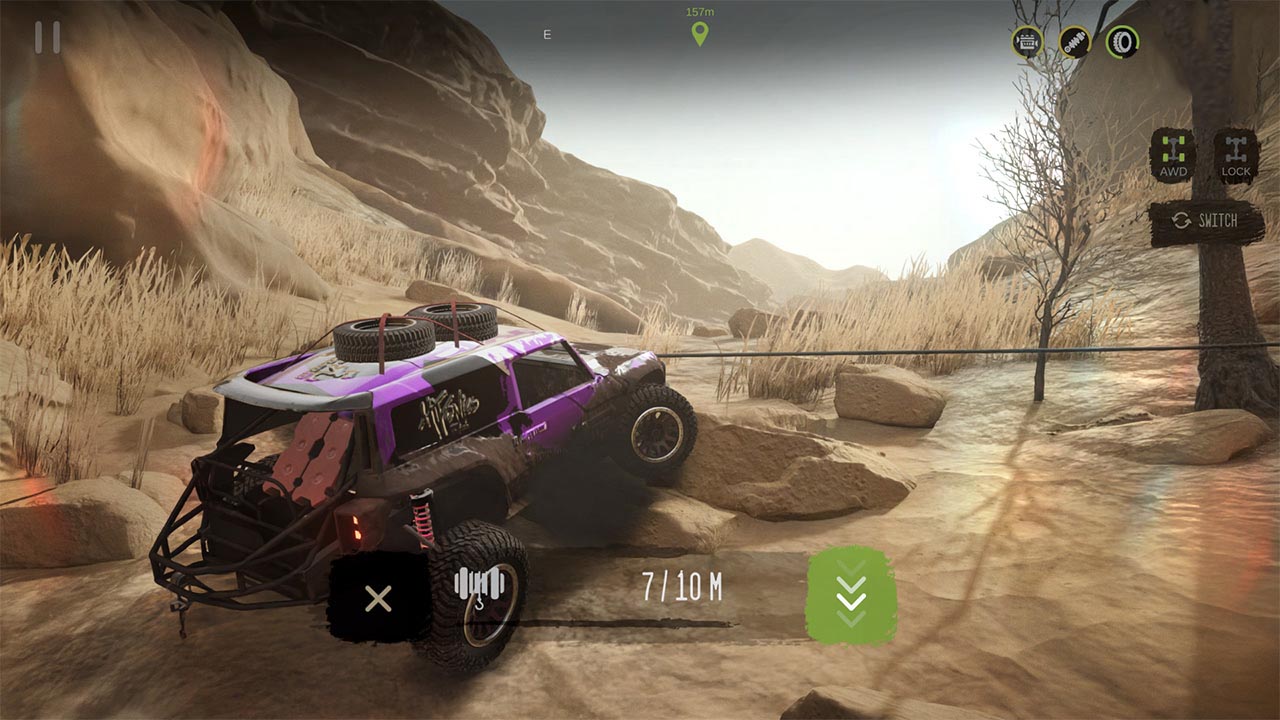Image resolution: width=1280 pixels, height=720 pixels.
Task: Inspect the tire condition indicator
Action: click(1123, 43)
